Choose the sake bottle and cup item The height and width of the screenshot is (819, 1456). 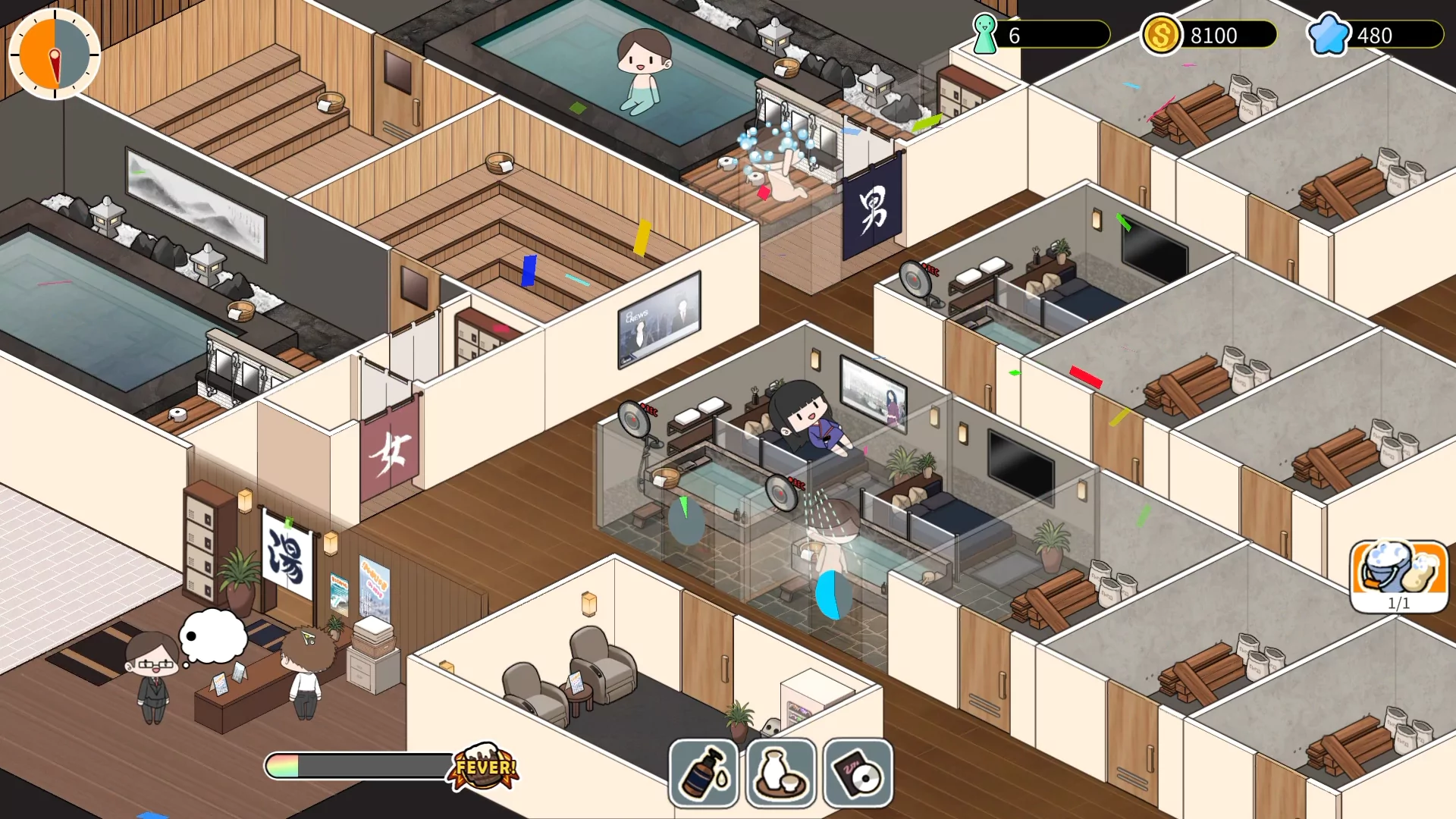780,773
